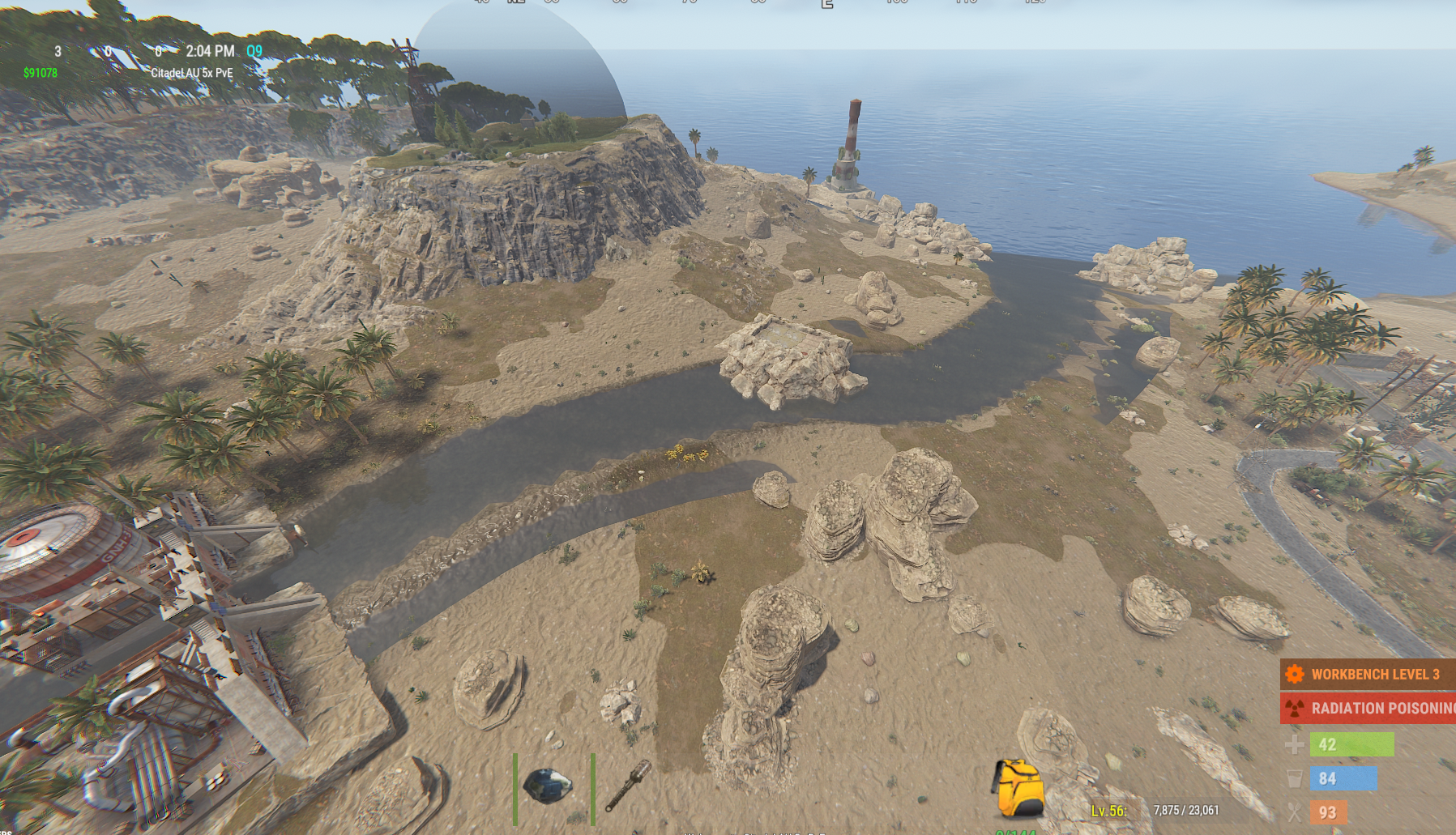The height and width of the screenshot is (835, 1456).
Task: Click the Workbench Level 3 status notice
Action: point(1368,674)
